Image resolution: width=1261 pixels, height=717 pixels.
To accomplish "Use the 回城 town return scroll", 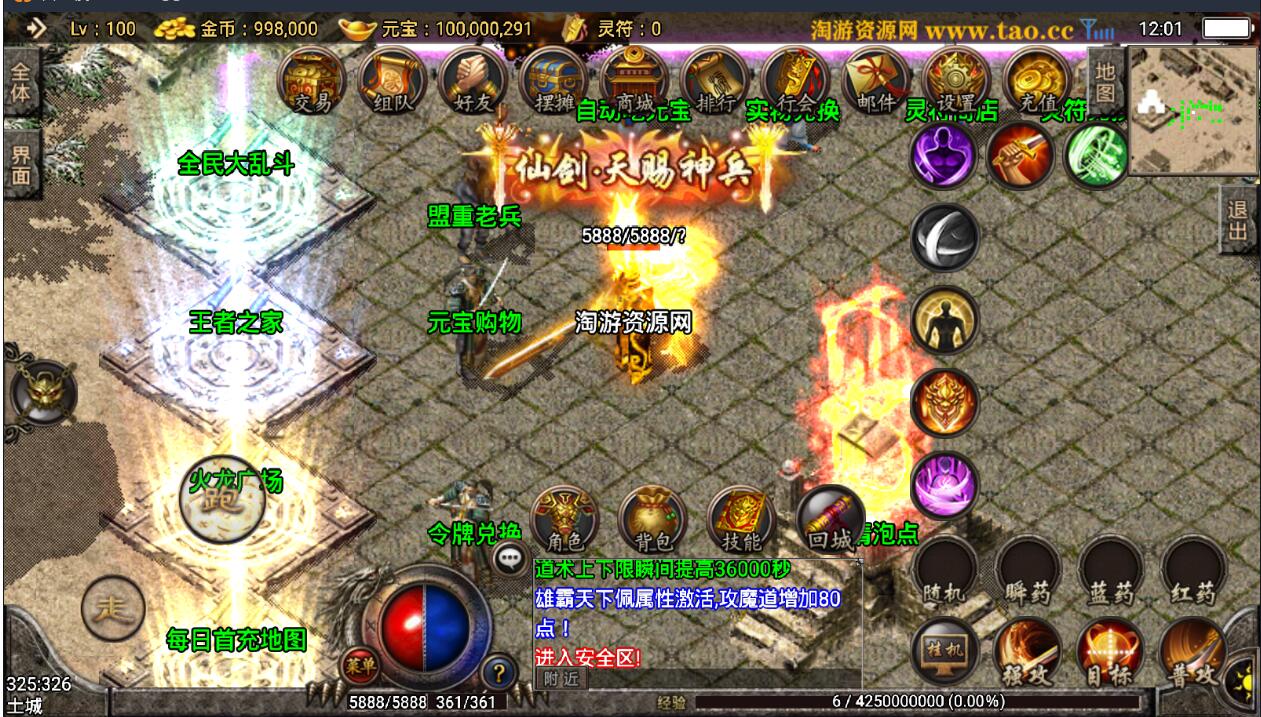I will pyautogui.click(x=830, y=520).
